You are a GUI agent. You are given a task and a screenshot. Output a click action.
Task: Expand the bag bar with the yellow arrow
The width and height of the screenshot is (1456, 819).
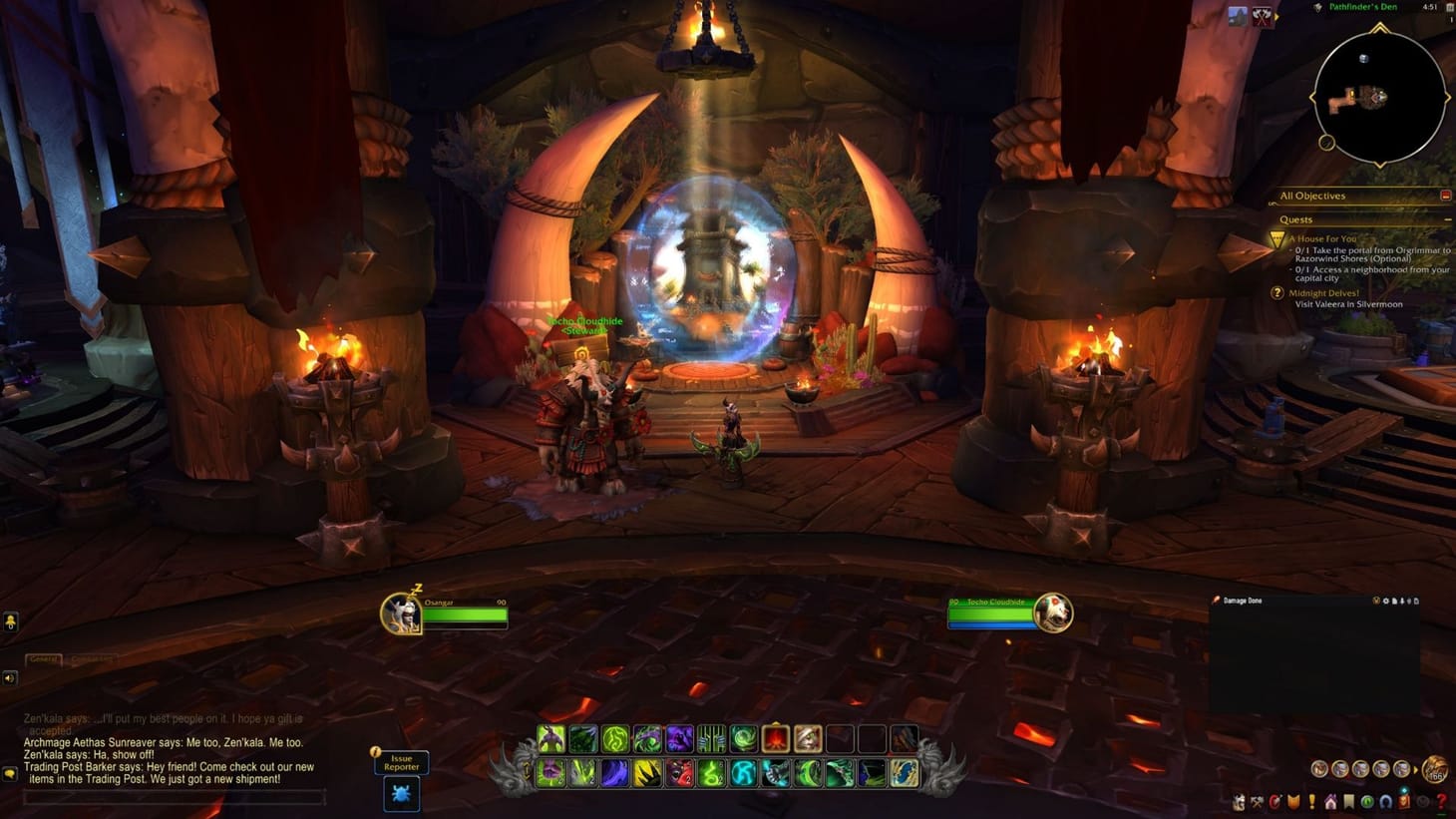click(1415, 769)
